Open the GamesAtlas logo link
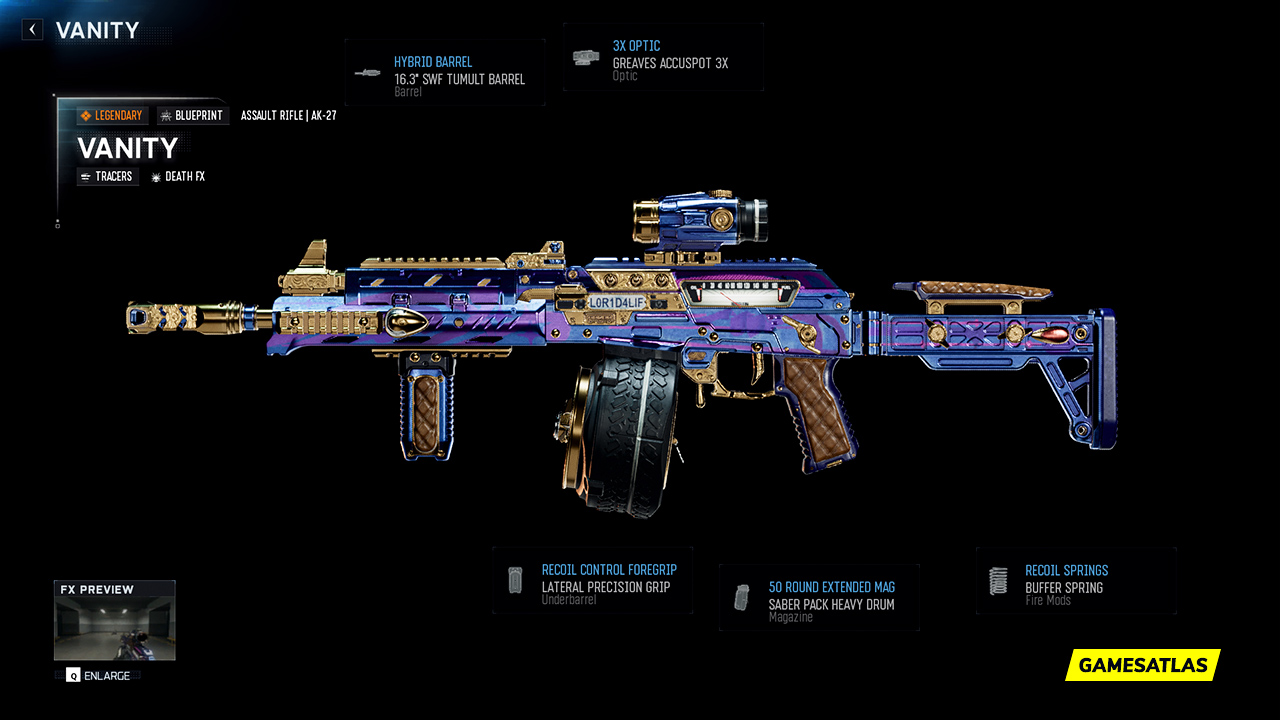Screen dimensions: 1280x720 click(x=1140, y=664)
